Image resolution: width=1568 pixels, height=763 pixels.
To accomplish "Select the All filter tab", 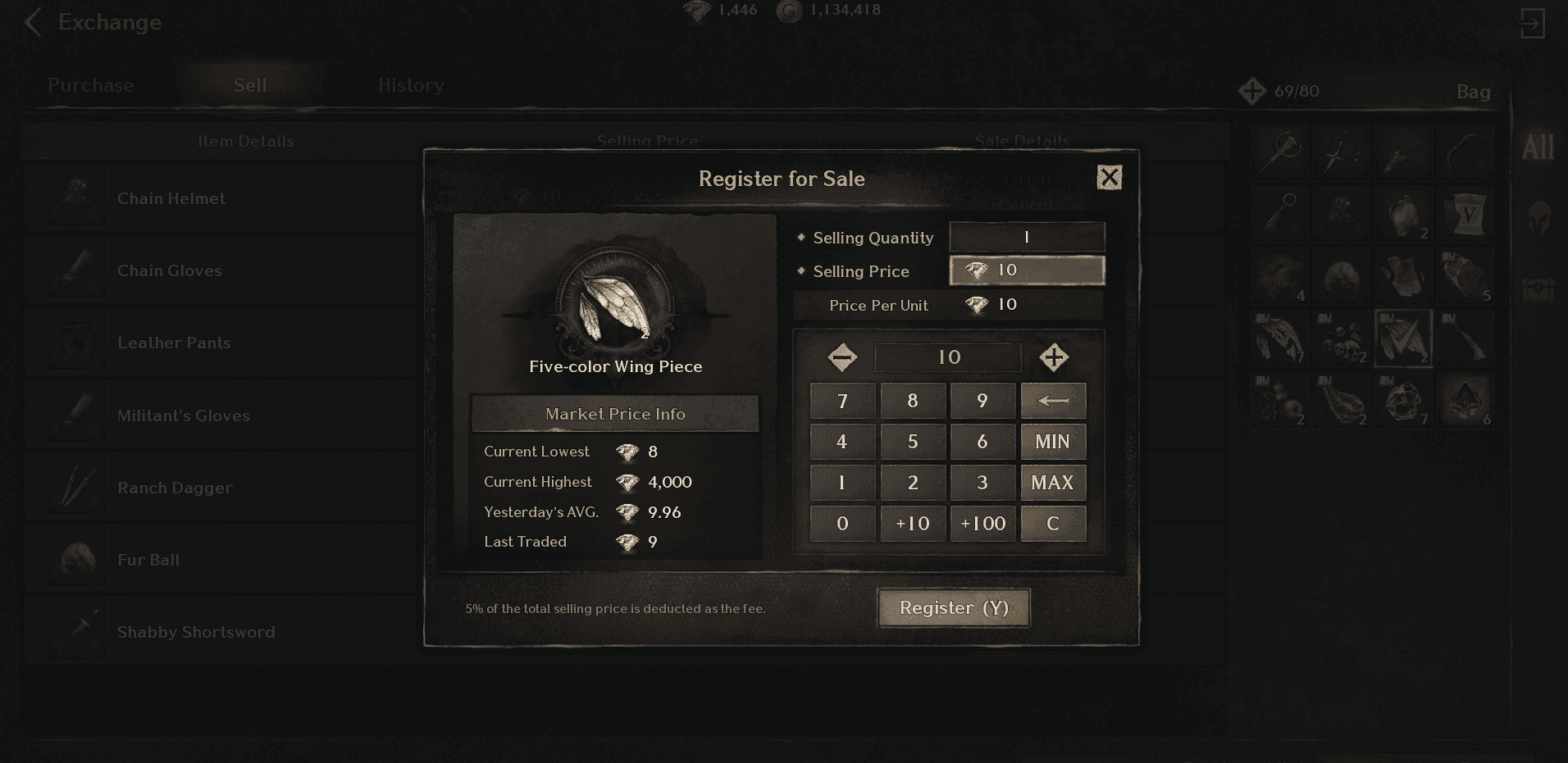I will point(1538,148).
